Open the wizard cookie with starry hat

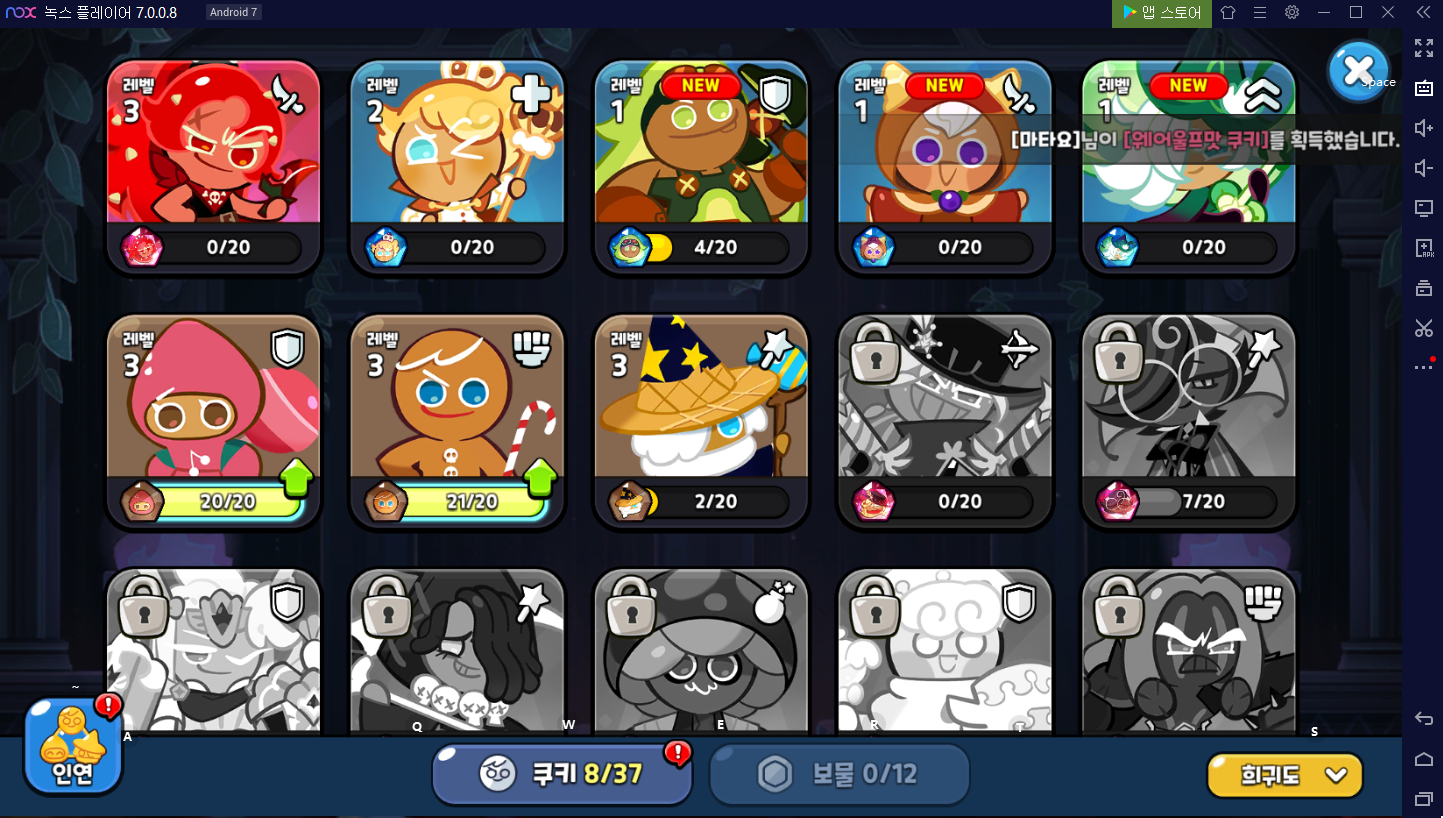(x=701, y=420)
